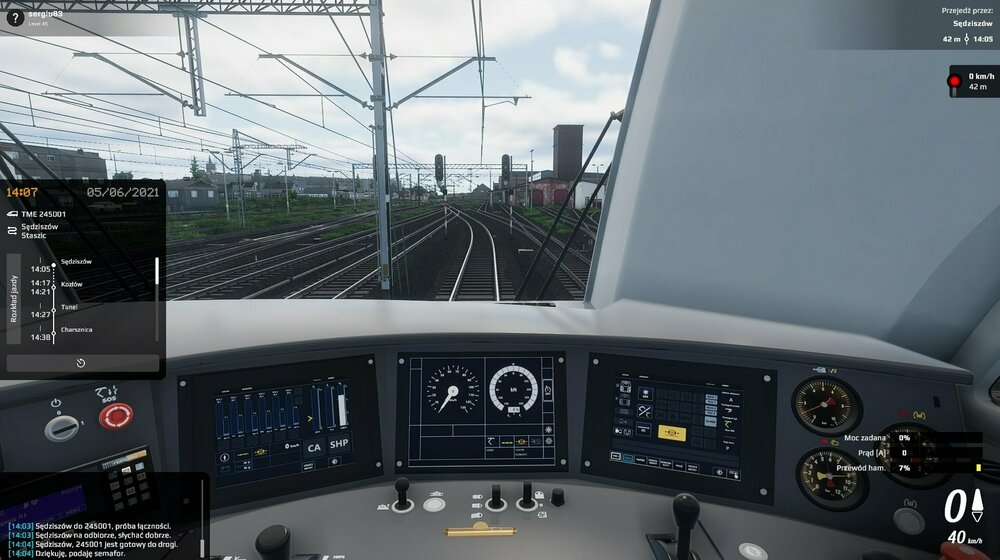Image resolution: width=1000 pixels, height=560 pixels.
Task: Click the red signal speed indicator
Action: click(x=972, y=81)
